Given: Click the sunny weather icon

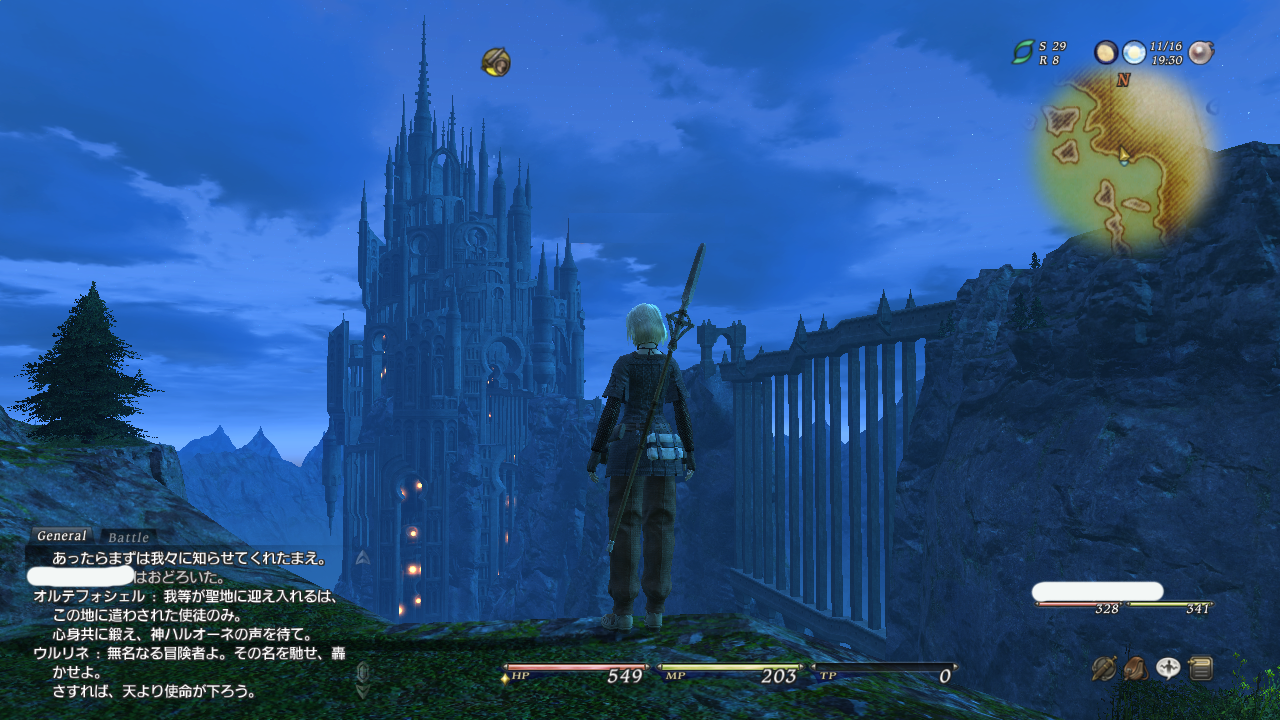Looking at the screenshot, I should pyautogui.click(x=1134, y=52).
